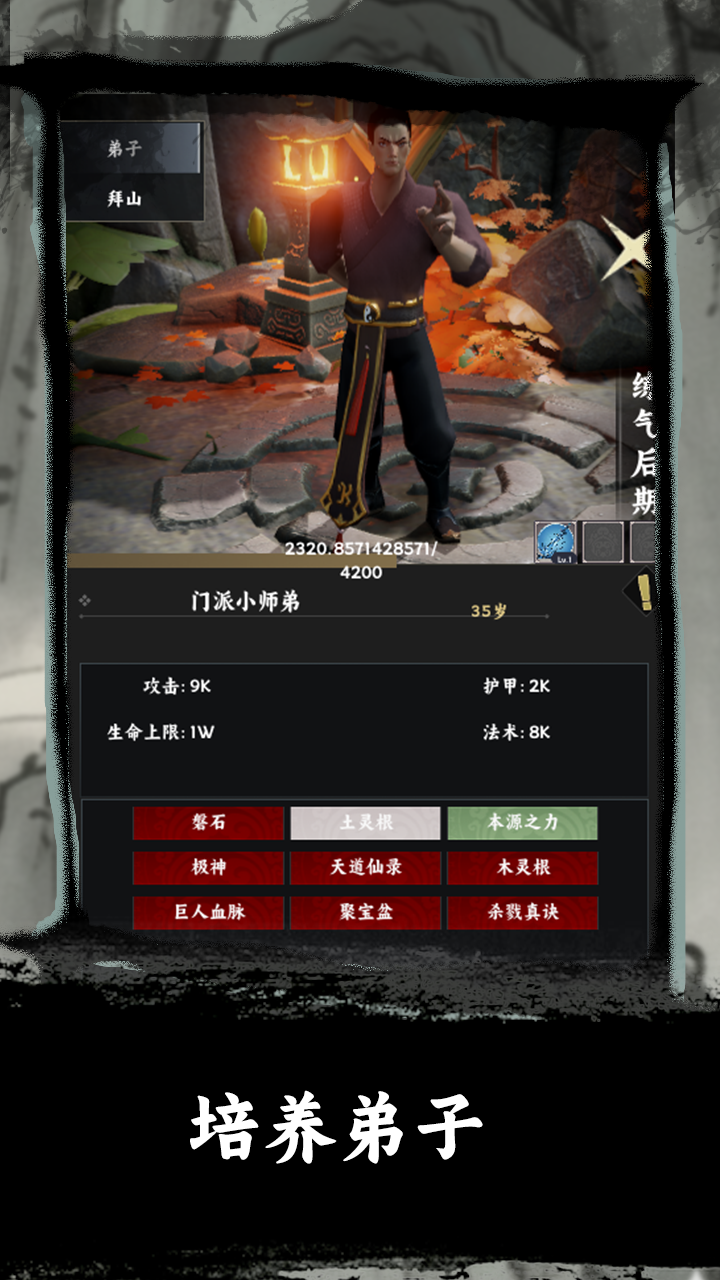Select the green 本源之力 trait
Screen dimensions: 720x1280
(522, 823)
